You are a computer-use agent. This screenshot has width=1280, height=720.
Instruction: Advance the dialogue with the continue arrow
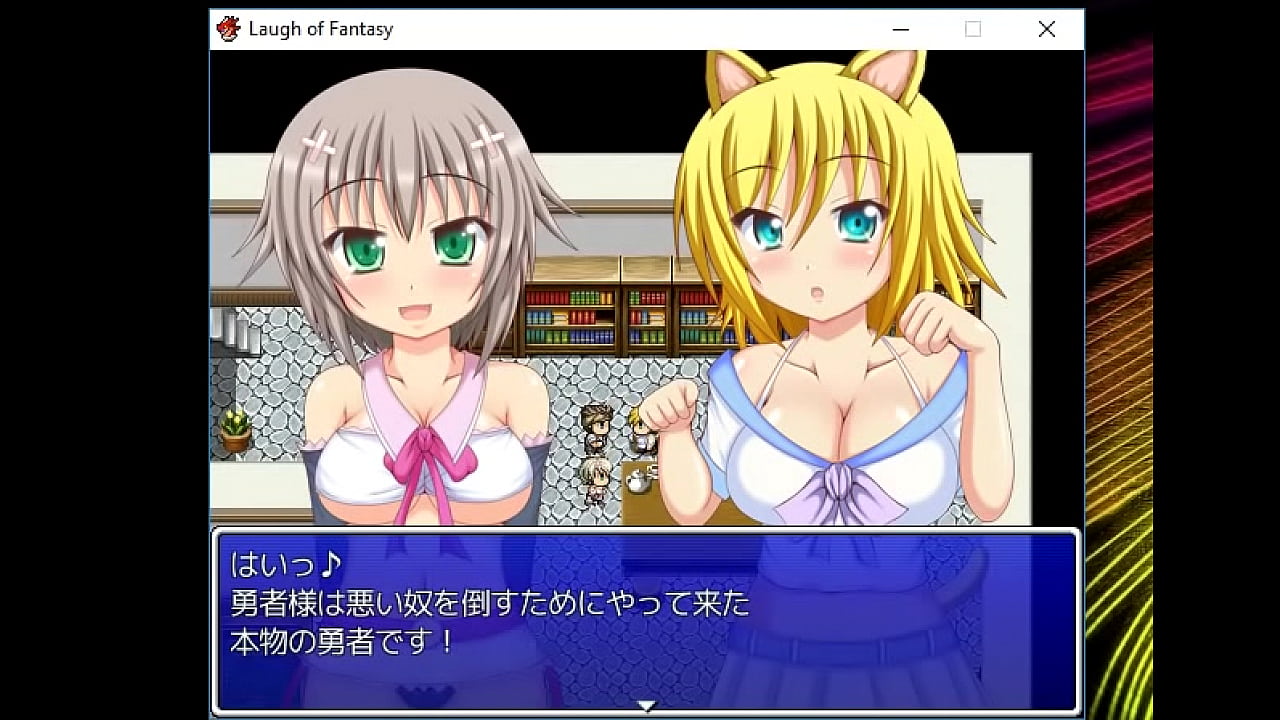click(x=647, y=706)
